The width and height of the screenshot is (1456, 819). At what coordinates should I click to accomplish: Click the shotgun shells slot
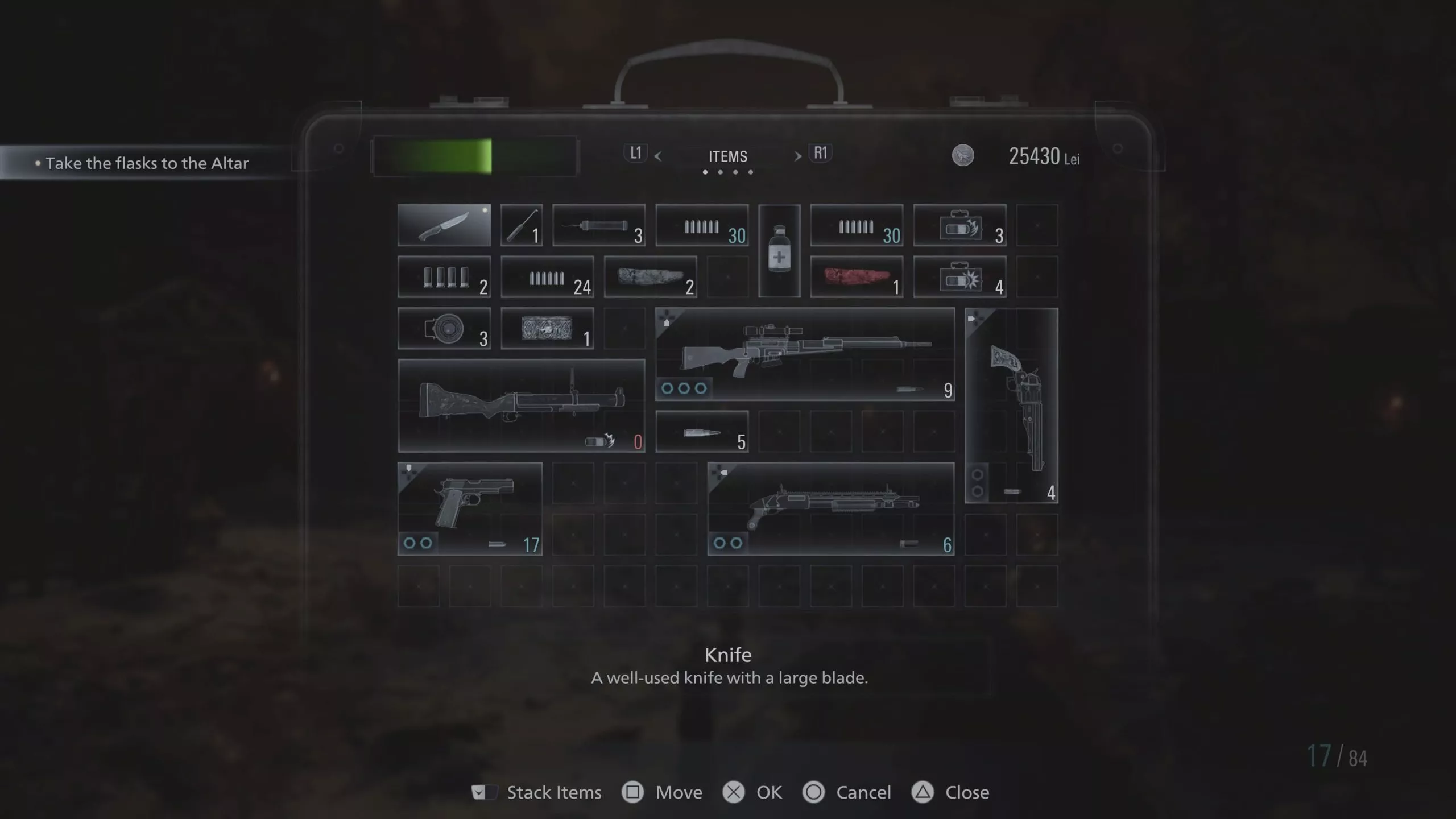click(x=444, y=277)
